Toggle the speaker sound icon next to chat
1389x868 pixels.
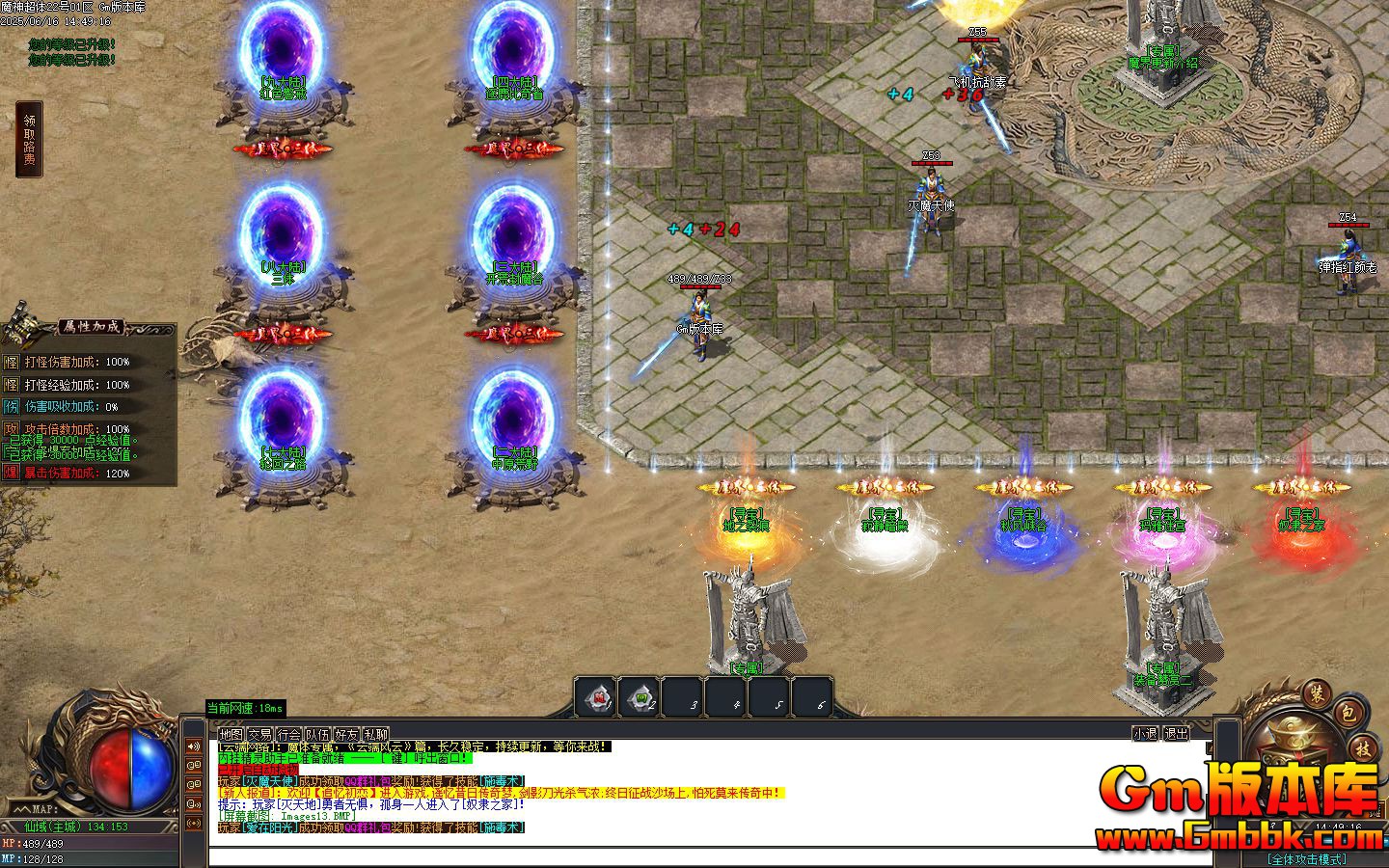tap(194, 746)
